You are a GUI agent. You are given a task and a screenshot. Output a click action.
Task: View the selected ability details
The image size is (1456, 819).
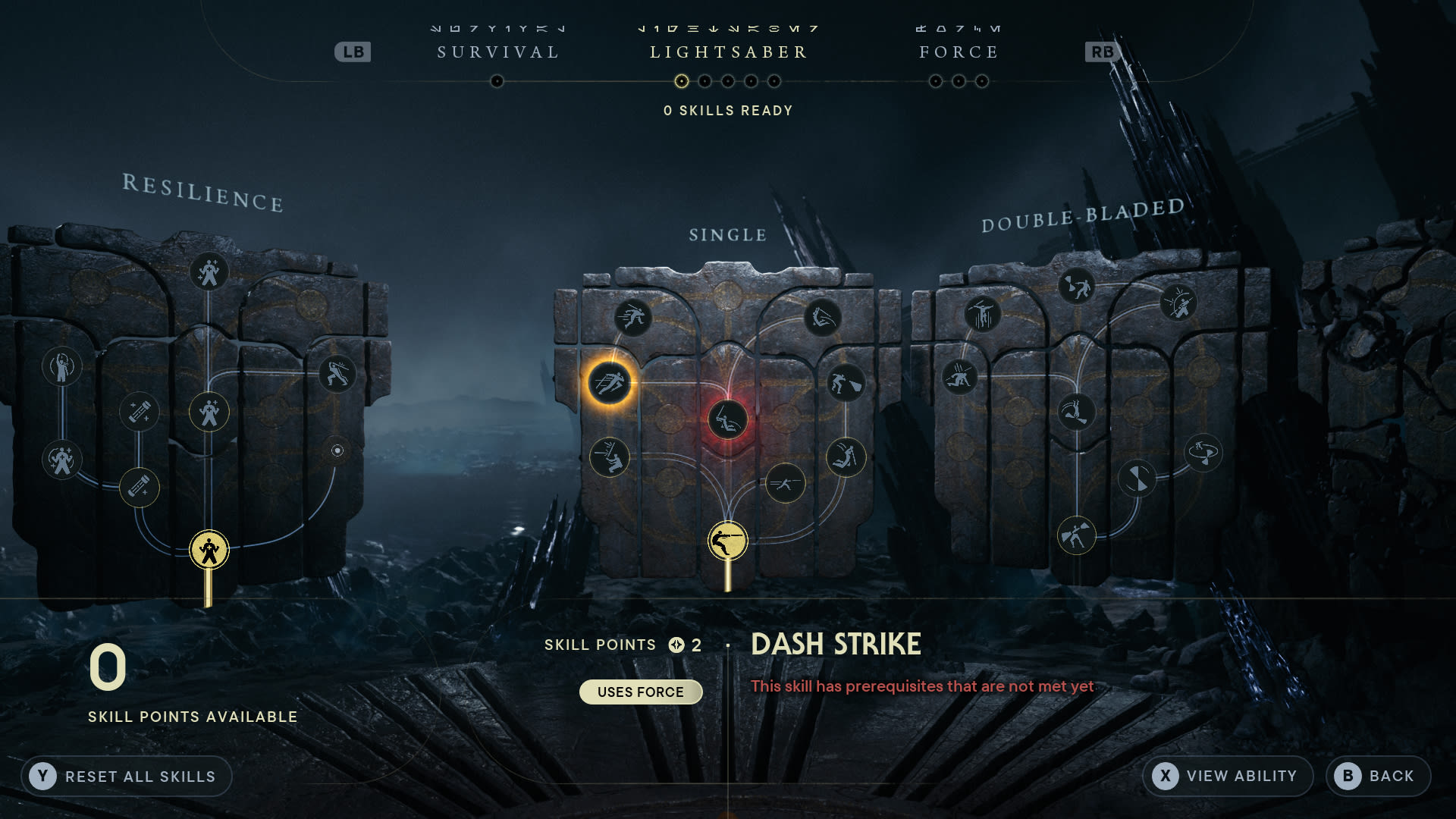point(1227,776)
